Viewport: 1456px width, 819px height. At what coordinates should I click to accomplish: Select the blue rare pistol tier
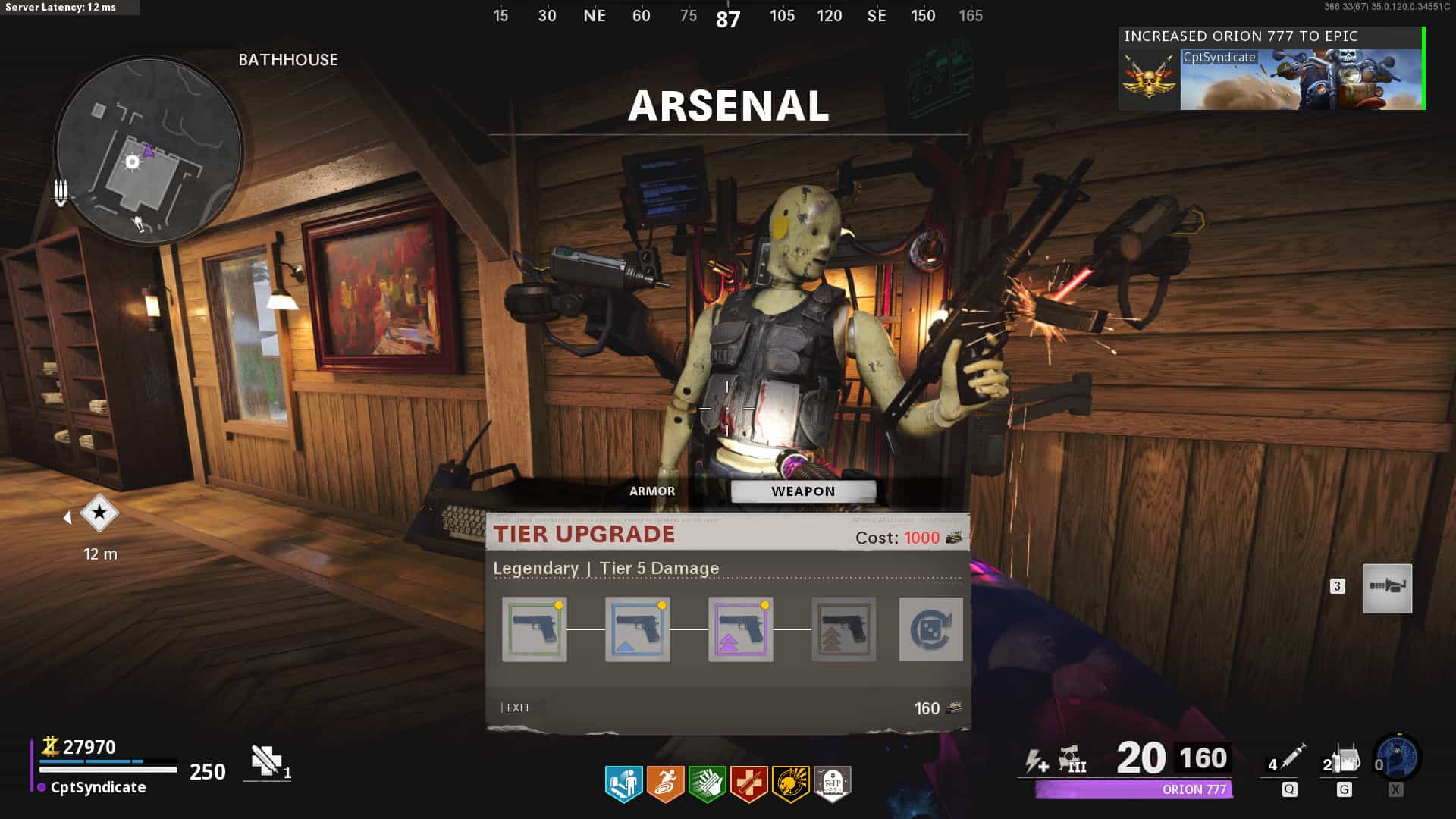pos(638,629)
